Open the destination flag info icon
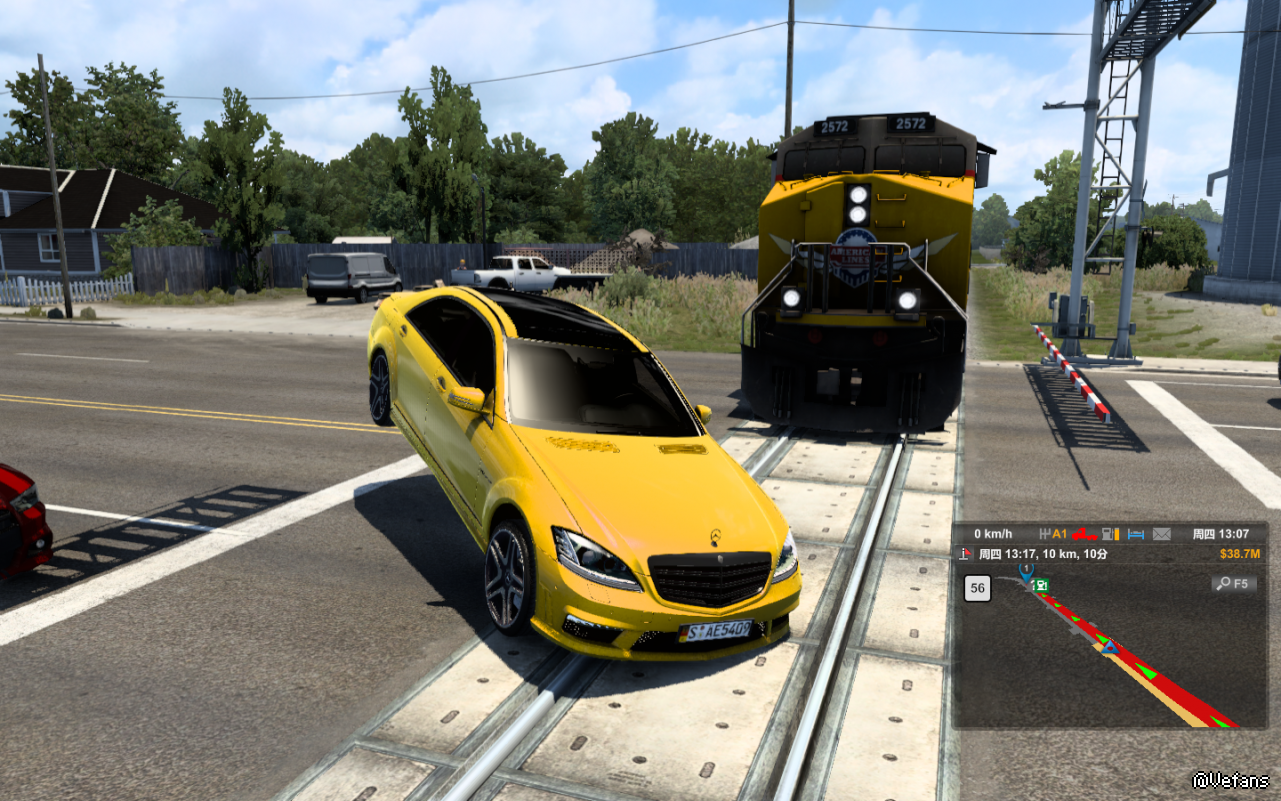 click(966, 553)
